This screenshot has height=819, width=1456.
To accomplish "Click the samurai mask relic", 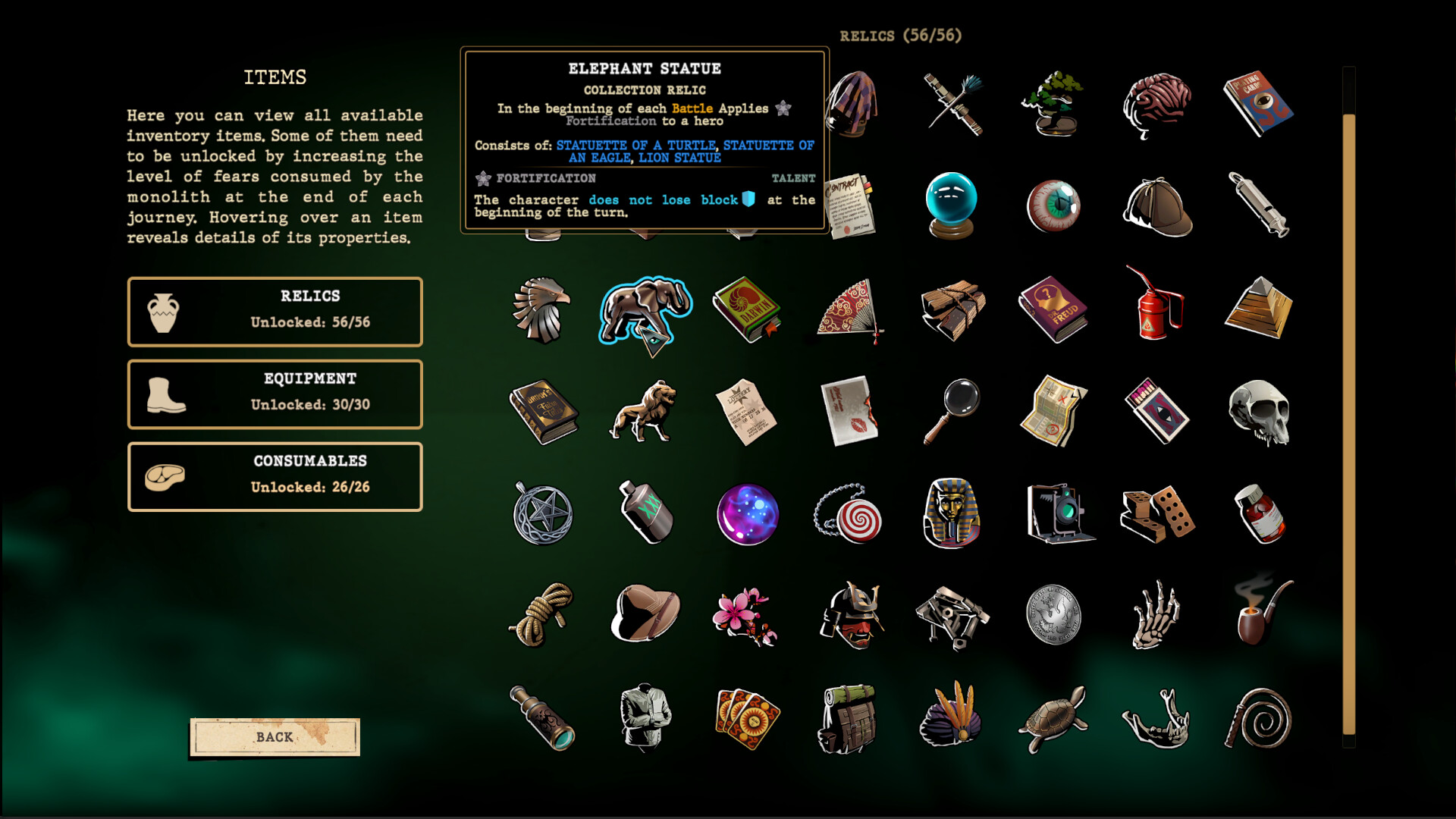I will pos(849,616).
